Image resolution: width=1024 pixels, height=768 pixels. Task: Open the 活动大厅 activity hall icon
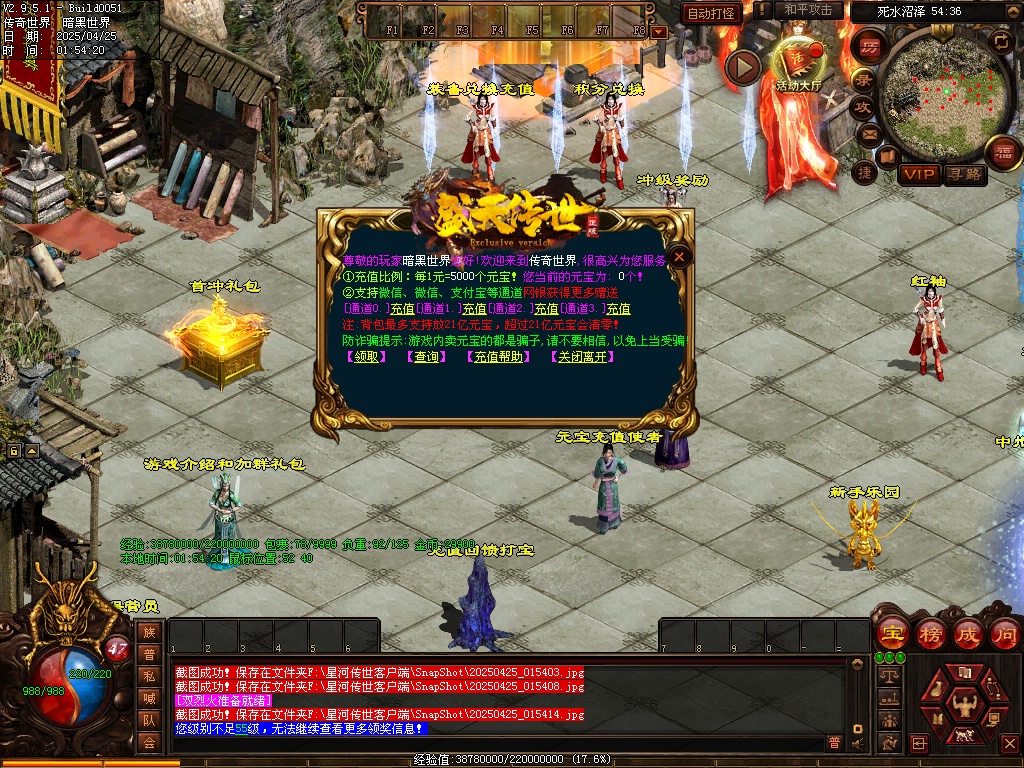point(797,64)
